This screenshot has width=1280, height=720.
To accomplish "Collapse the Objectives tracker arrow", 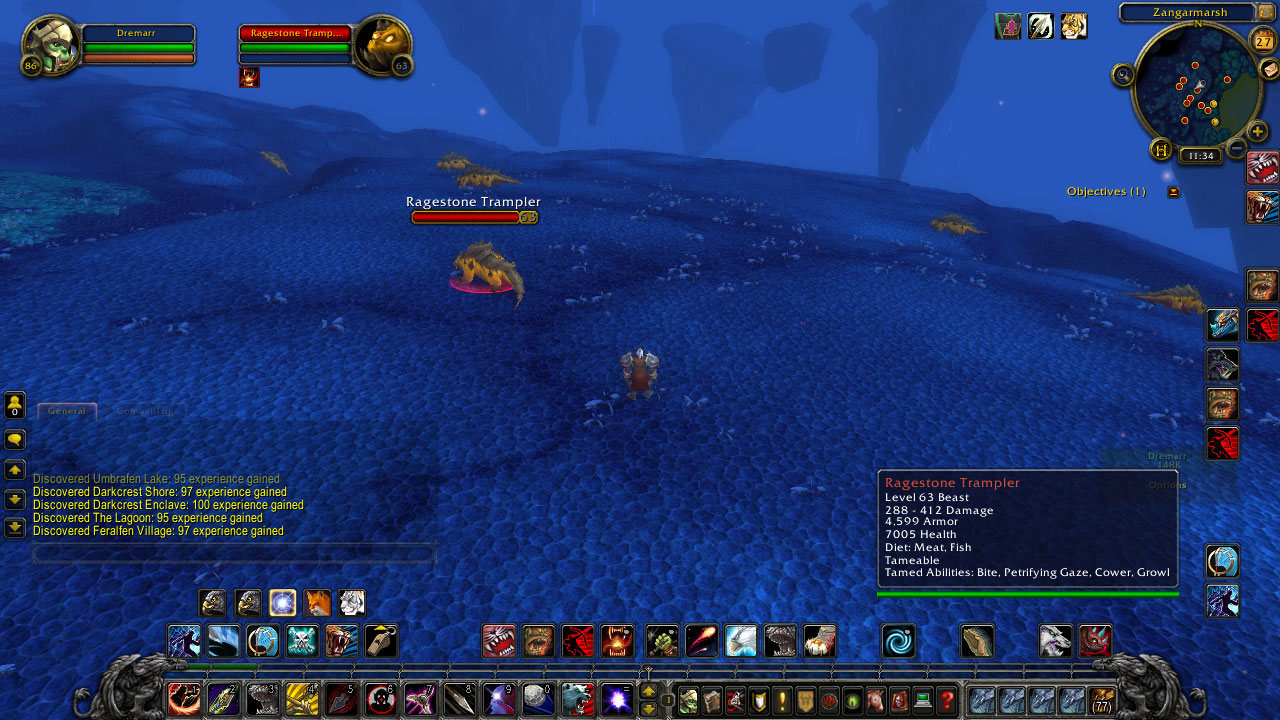I will coord(1173,192).
